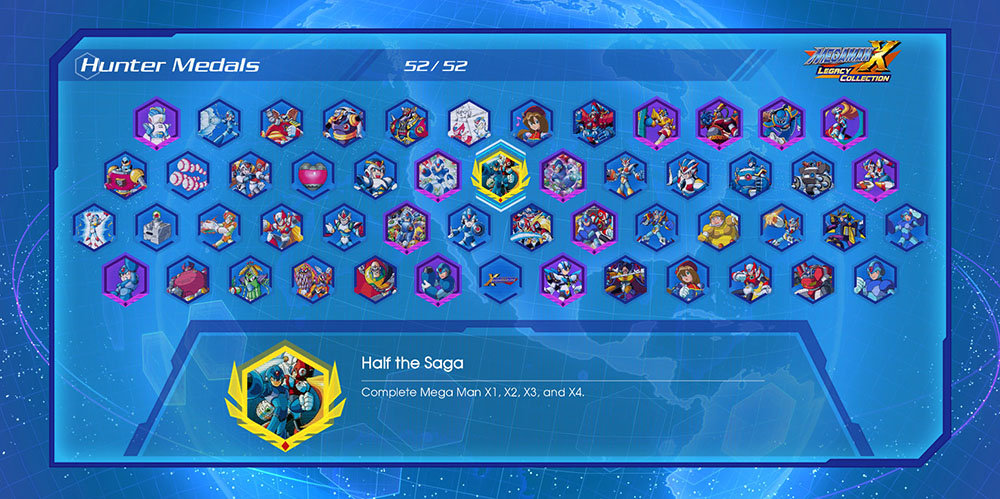Pick the green plant robot medal

pos(250,279)
